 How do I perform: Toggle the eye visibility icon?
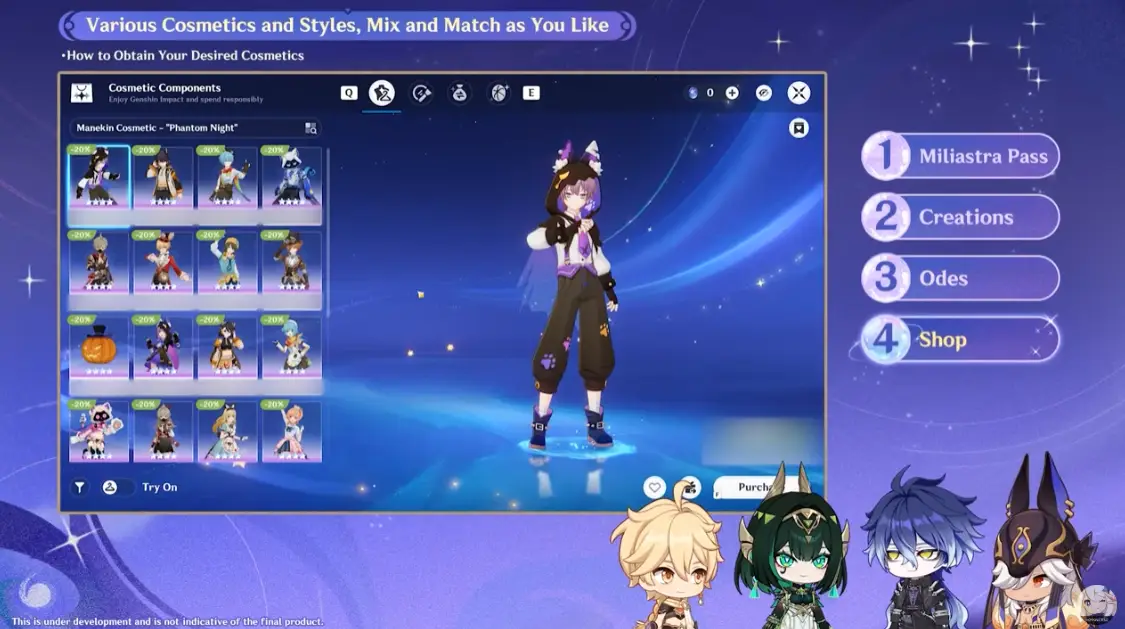tap(764, 93)
